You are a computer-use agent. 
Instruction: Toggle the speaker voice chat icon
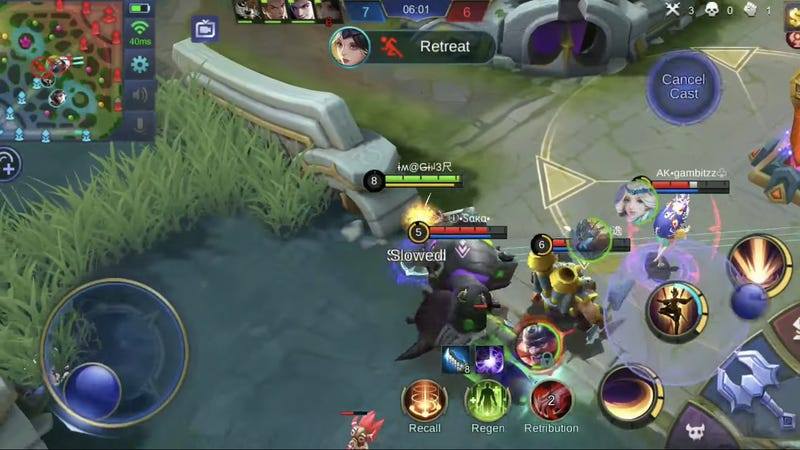139,96
